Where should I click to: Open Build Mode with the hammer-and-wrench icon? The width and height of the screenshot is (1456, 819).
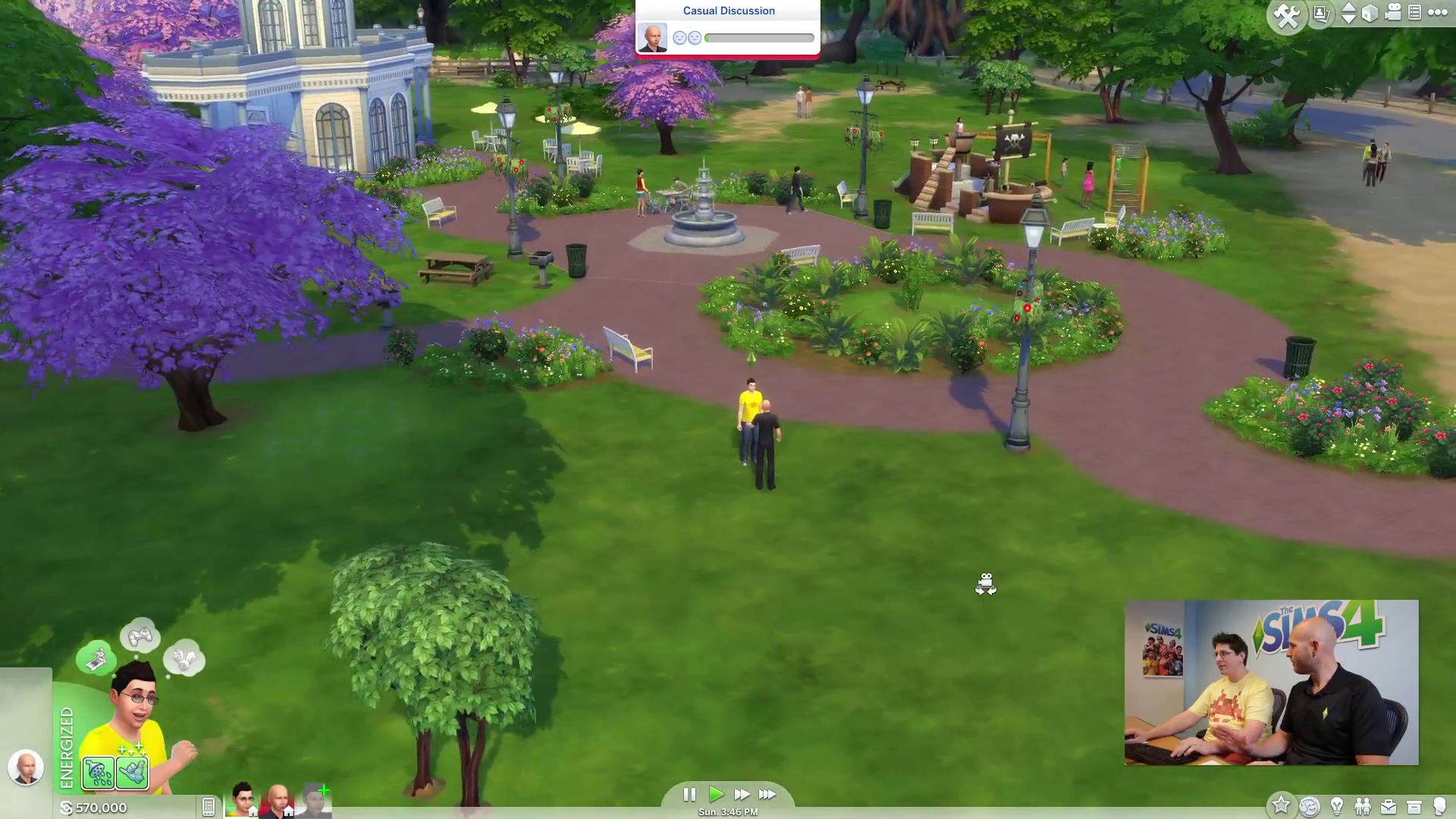(x=1287, y=16)
